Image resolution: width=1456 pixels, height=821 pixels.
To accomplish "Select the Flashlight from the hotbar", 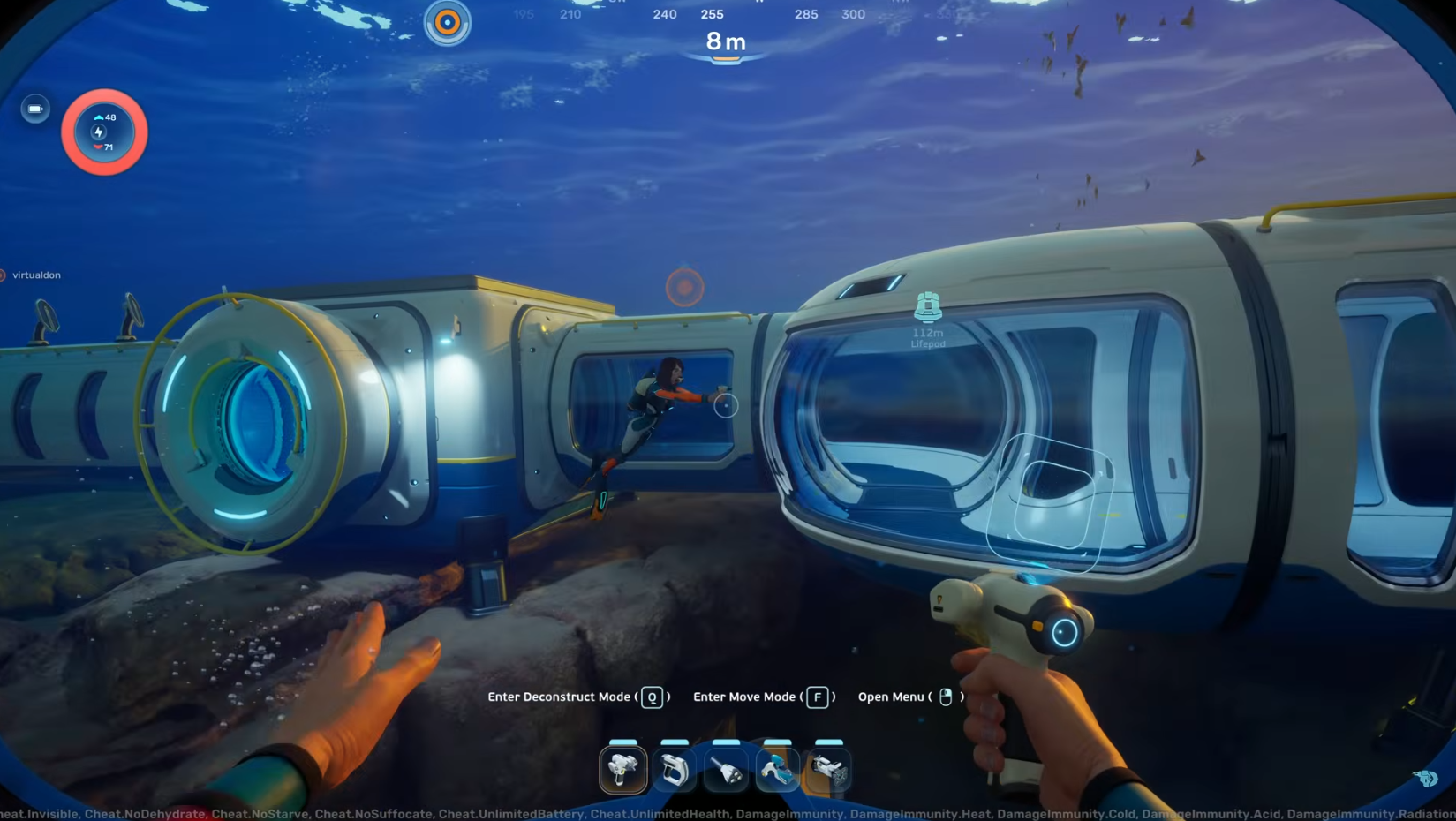I will click(x=725, y=768).
